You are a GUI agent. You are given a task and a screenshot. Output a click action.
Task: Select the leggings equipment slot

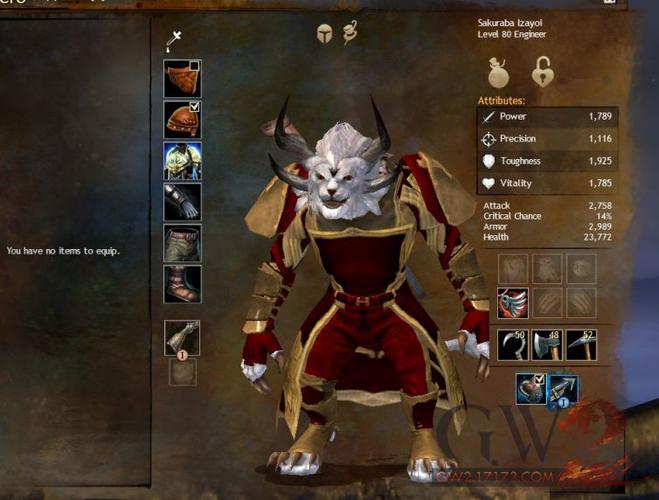click(182, 243)
